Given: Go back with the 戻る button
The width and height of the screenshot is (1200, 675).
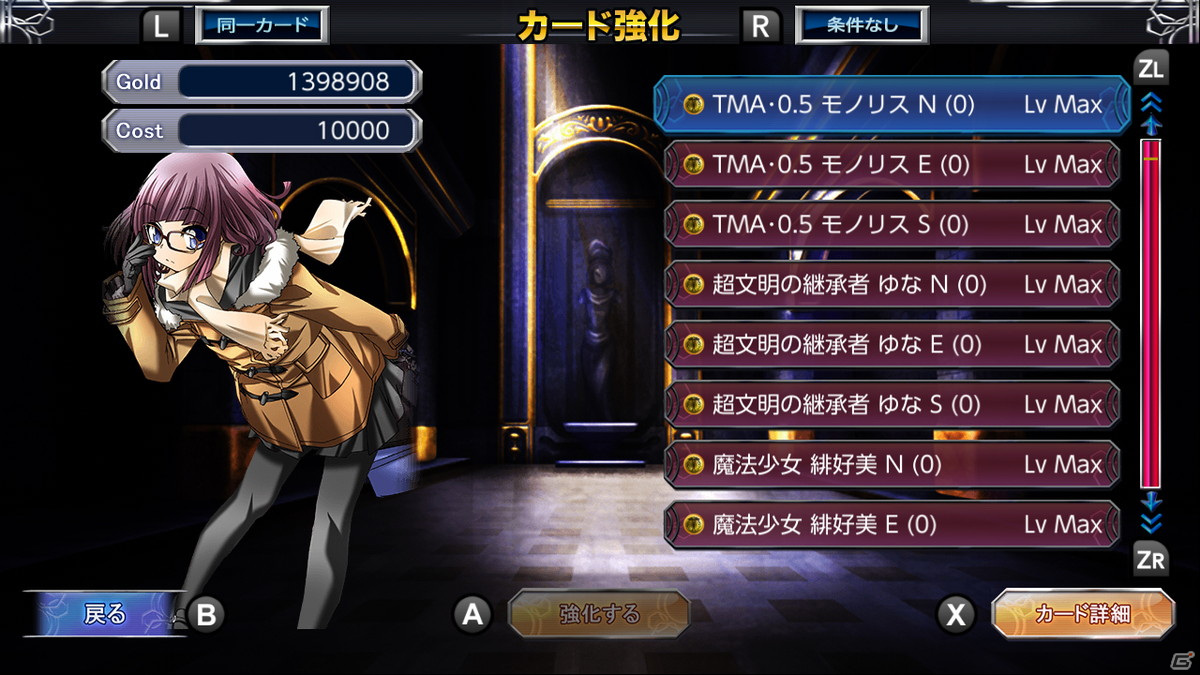Looking at the screenshot, I should [x=105, y=614].
